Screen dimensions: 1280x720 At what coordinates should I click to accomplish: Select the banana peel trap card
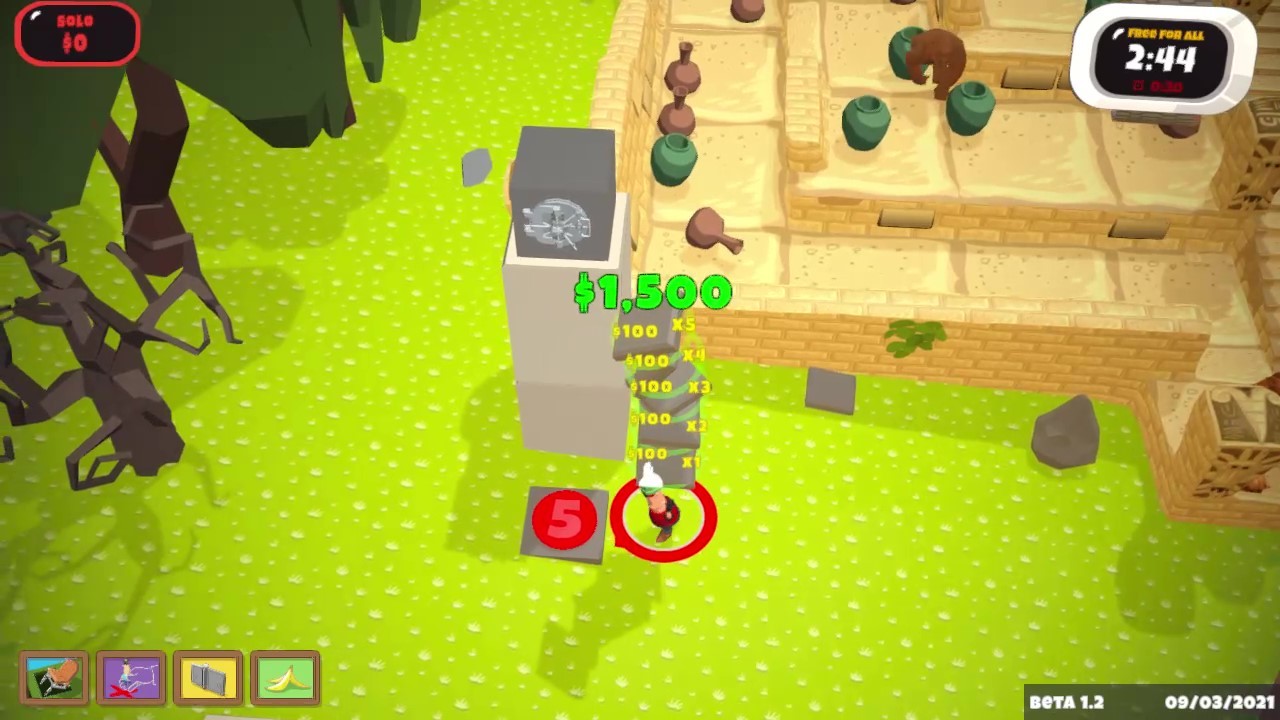coord(285,678)
